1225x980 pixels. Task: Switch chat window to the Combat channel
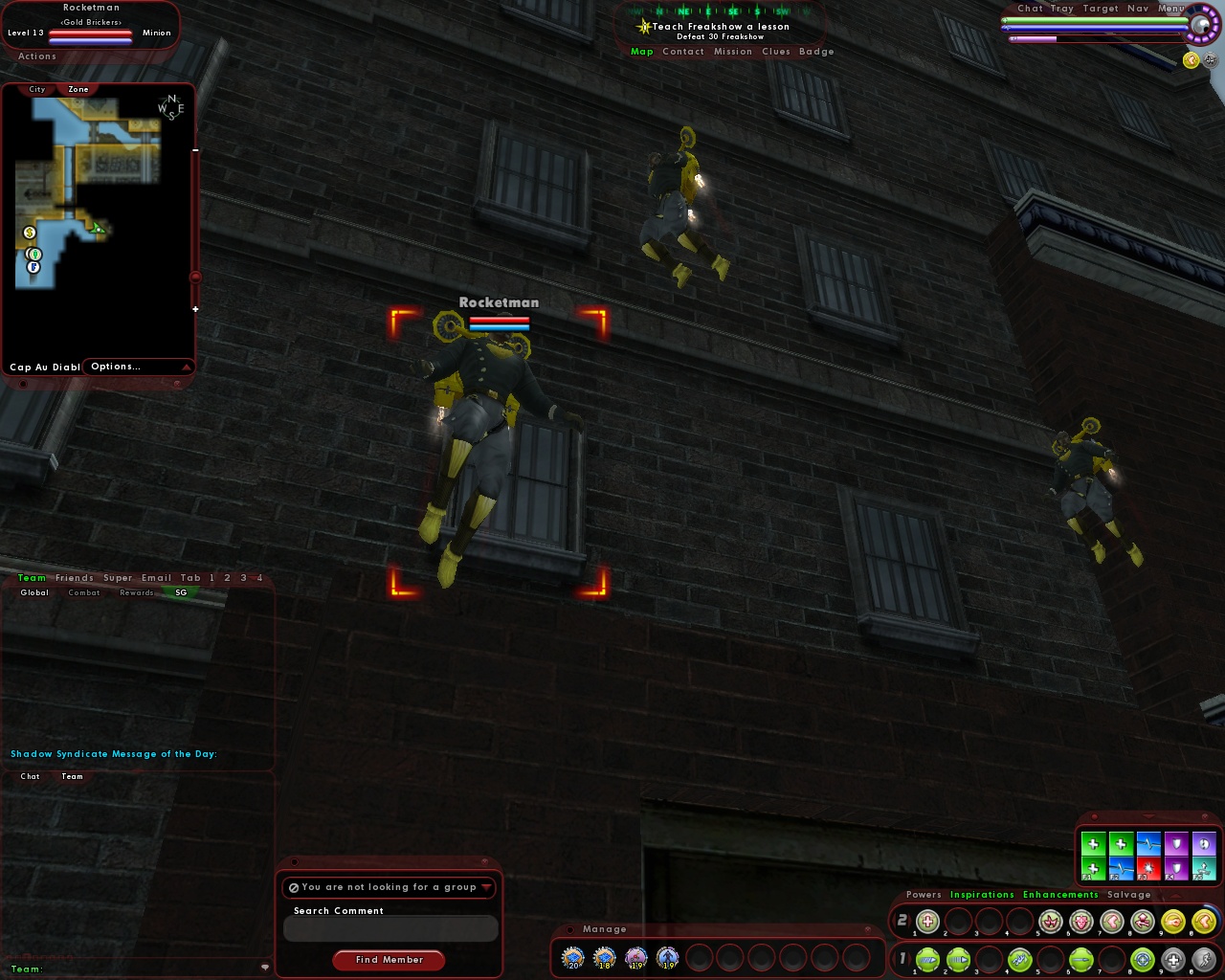[x=83, y=592]
